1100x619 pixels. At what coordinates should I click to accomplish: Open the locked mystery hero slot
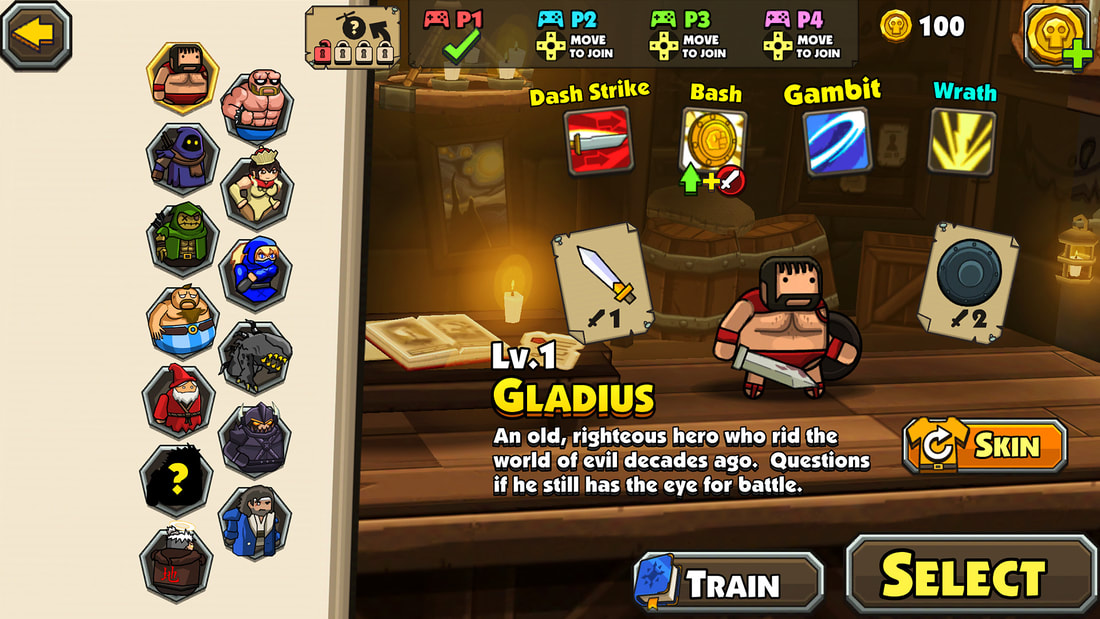pyautogui.click(x=176, y=478)
